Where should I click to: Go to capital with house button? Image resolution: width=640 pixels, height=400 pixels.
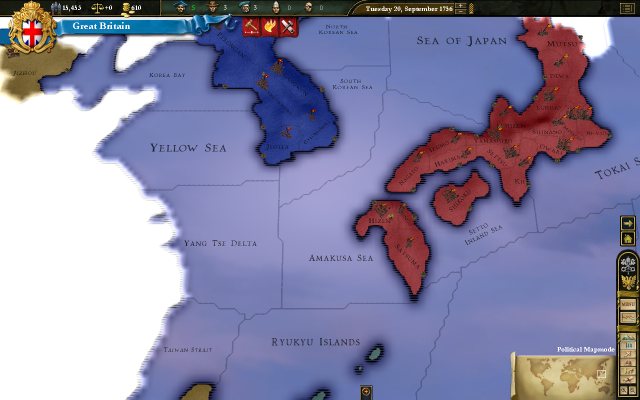(x=628, y=238)
